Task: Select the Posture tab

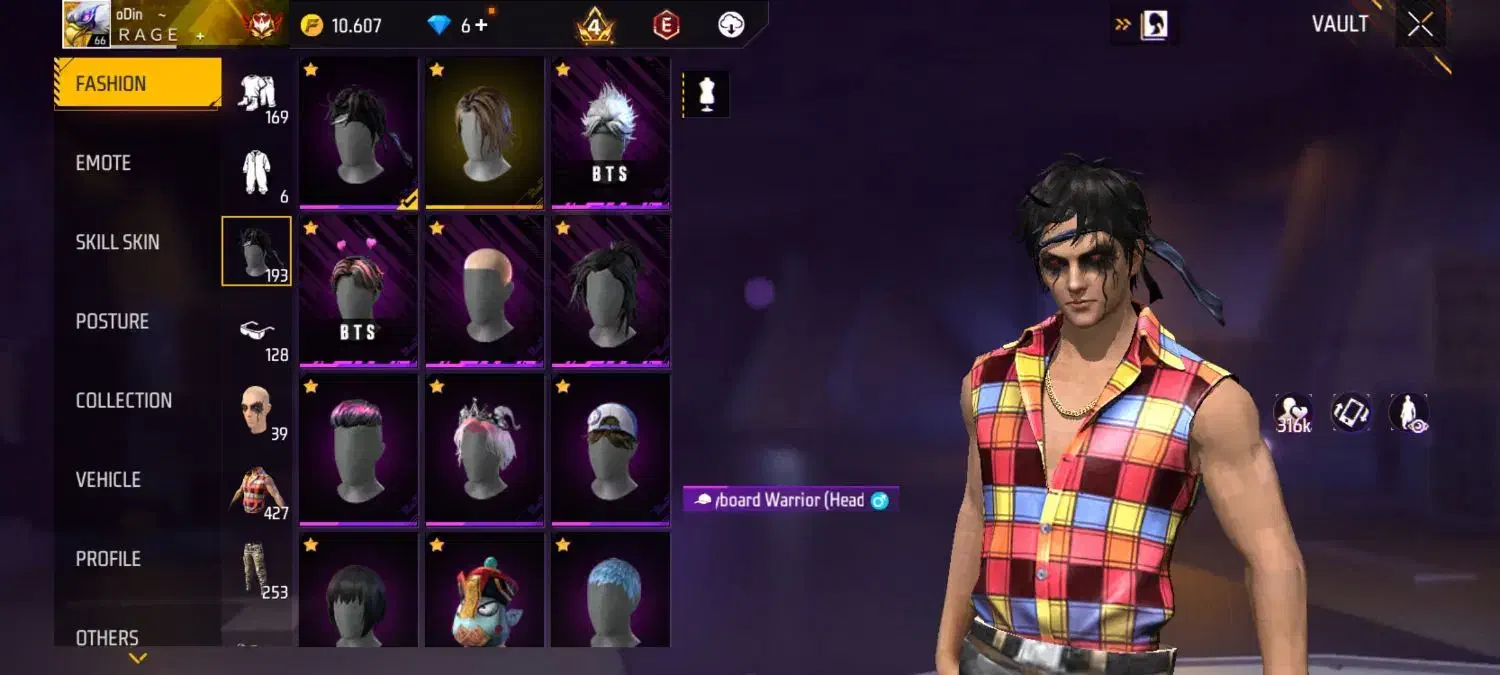Action: (x=112, y=321)
